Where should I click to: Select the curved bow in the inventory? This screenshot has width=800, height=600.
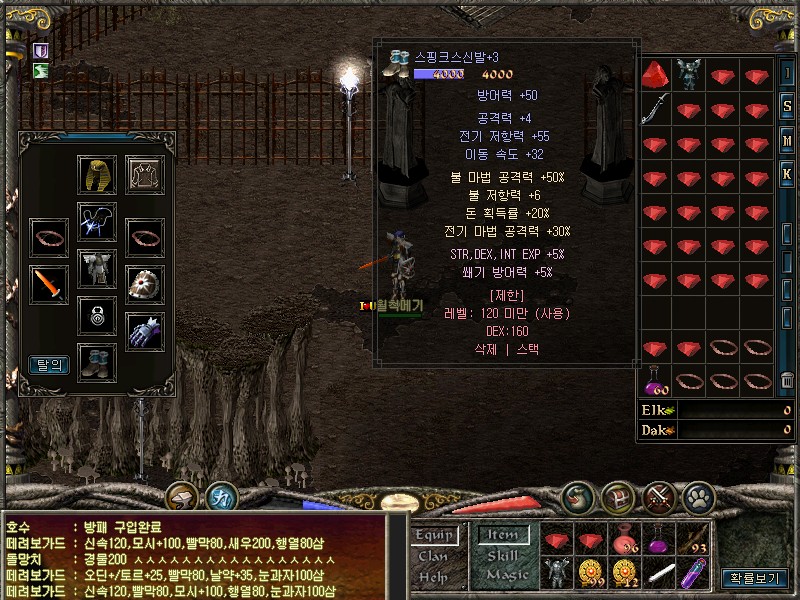[x=654, y=108]
